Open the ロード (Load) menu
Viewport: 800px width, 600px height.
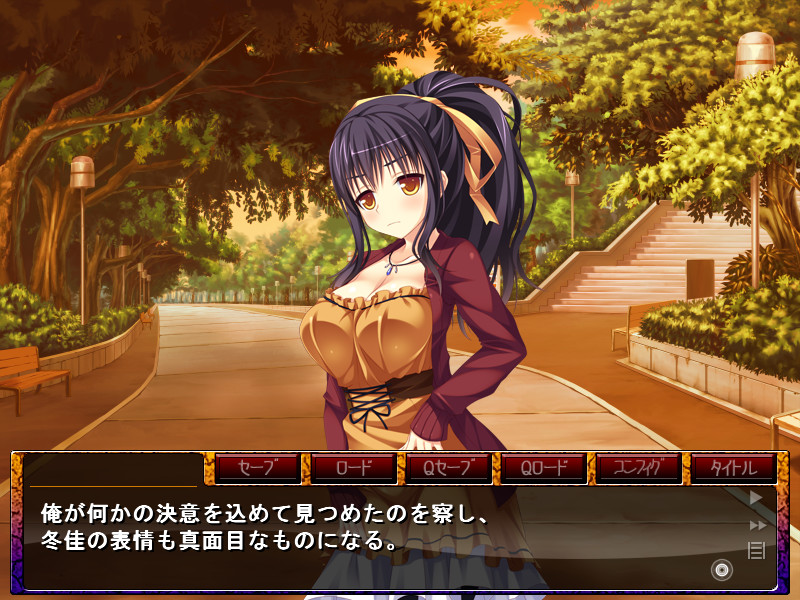point(353,467)
